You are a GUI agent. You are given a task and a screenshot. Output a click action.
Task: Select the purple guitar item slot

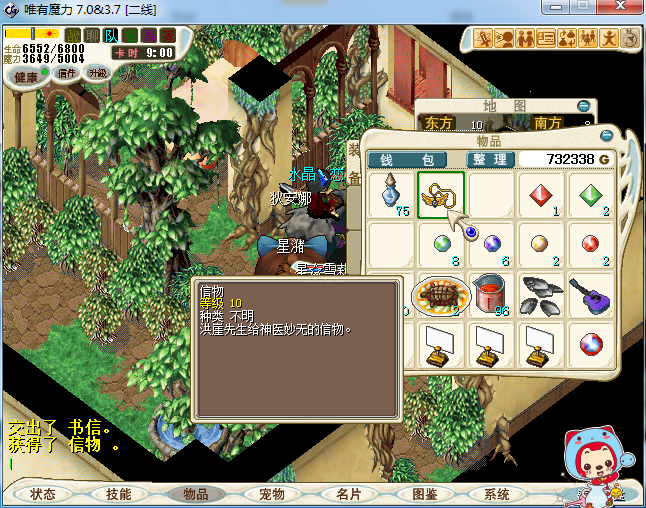pyautogui.click(x=591, y=294)
